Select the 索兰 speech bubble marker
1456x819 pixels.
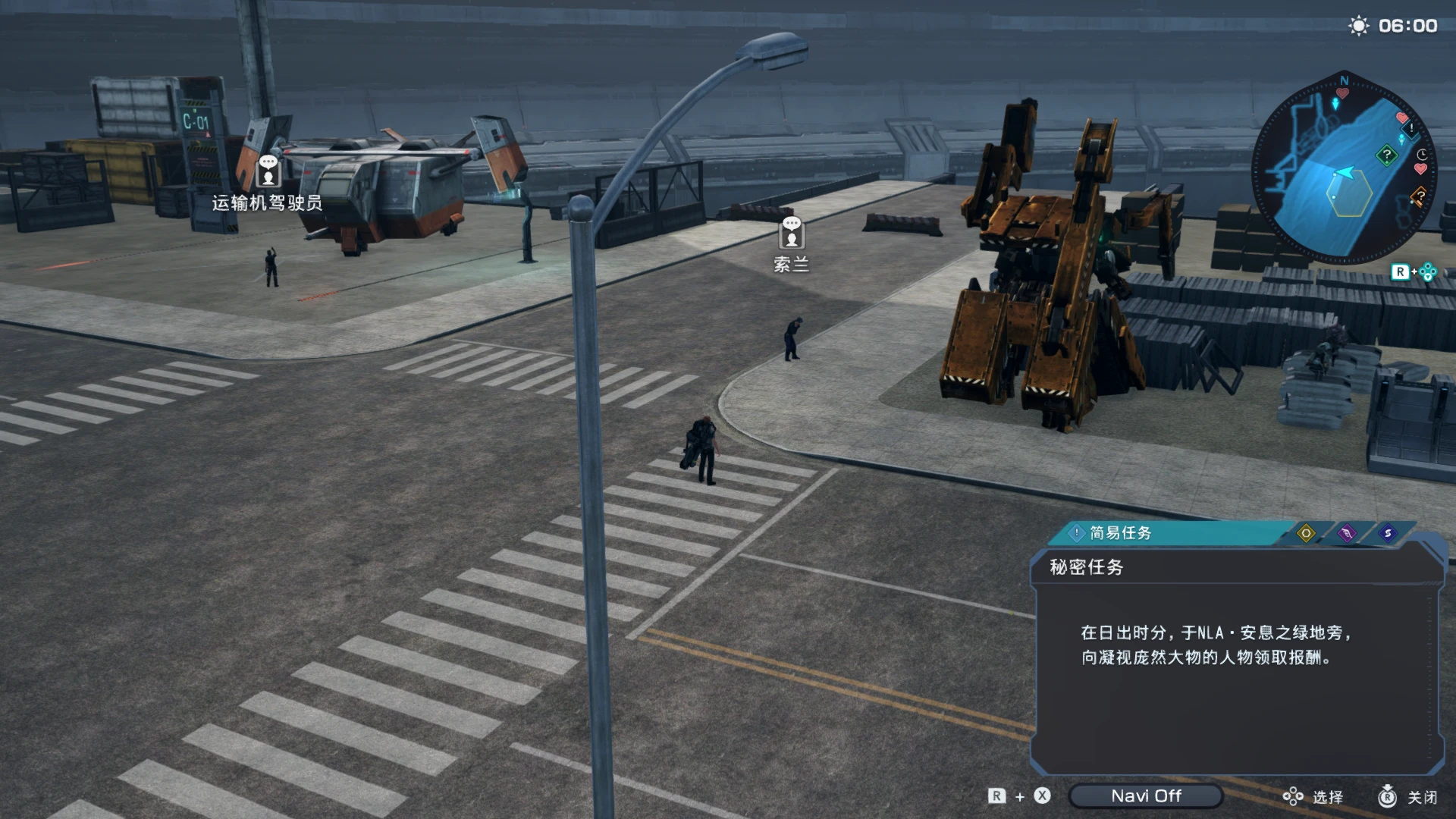tap(791, 232)
